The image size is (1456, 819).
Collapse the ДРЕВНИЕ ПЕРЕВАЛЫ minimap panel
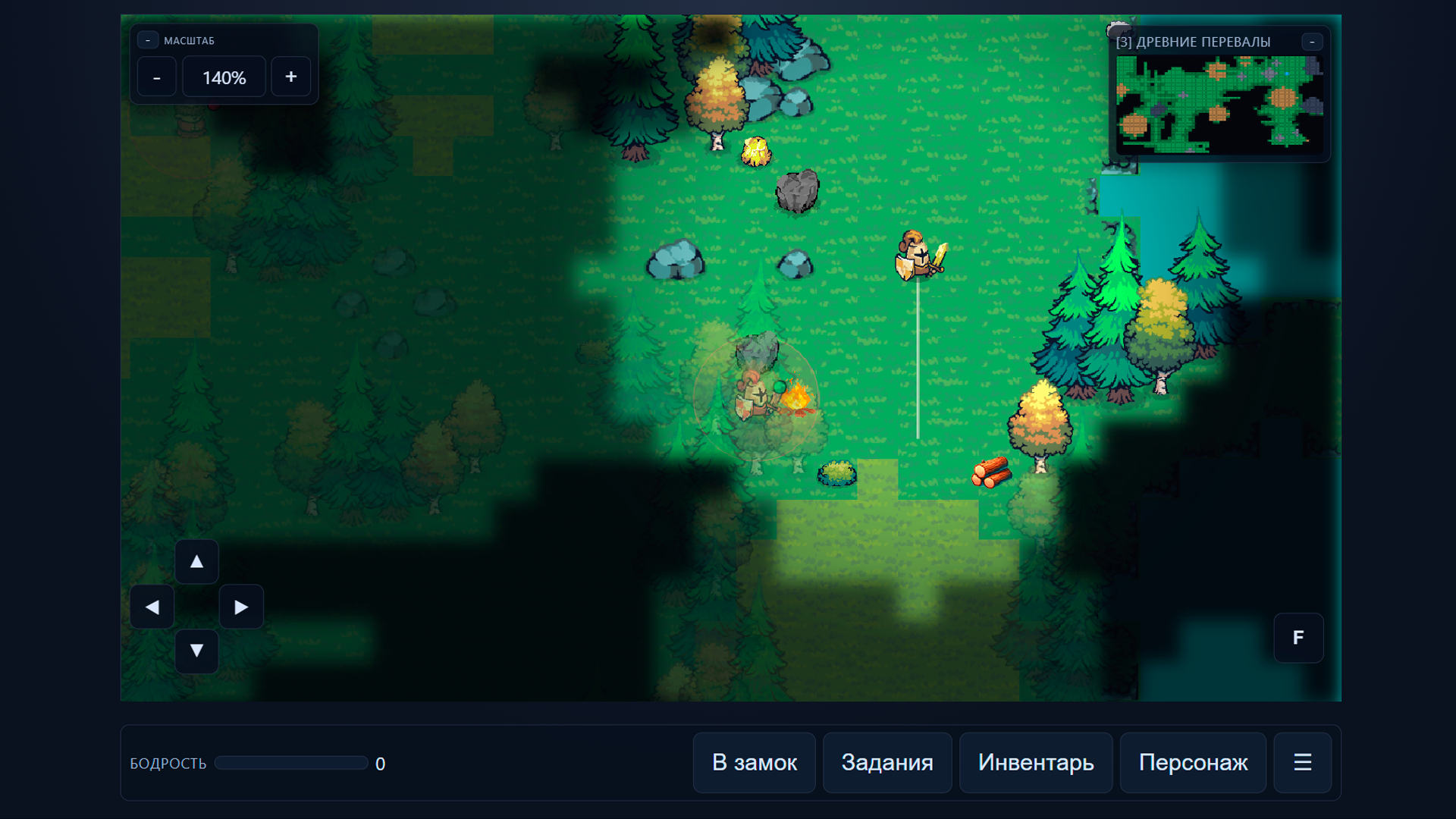coord(1313,42)
